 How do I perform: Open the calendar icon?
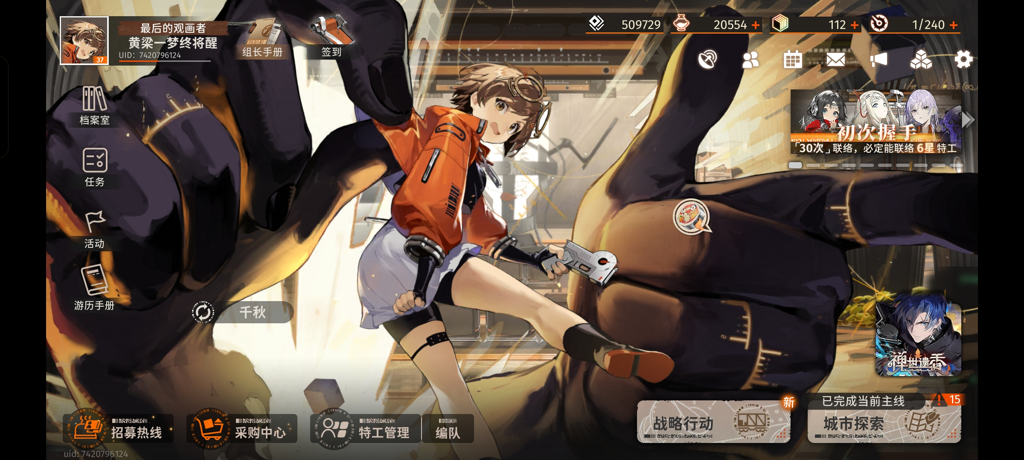(792, 60)
